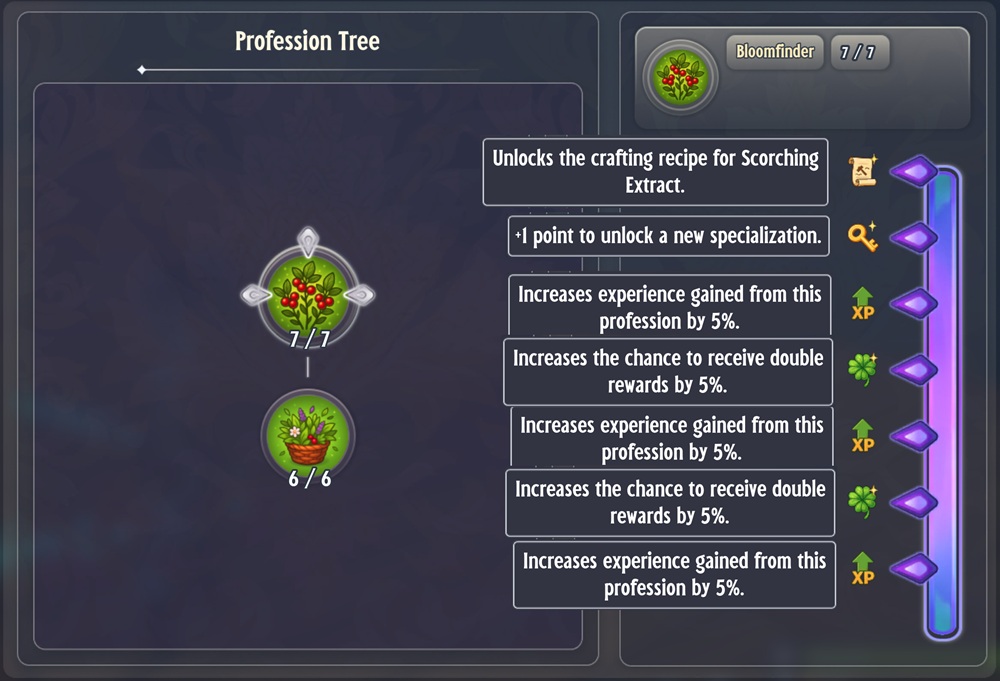Choose the flower basket profession node
The image size is (1000, 681).
coord(308,433)
